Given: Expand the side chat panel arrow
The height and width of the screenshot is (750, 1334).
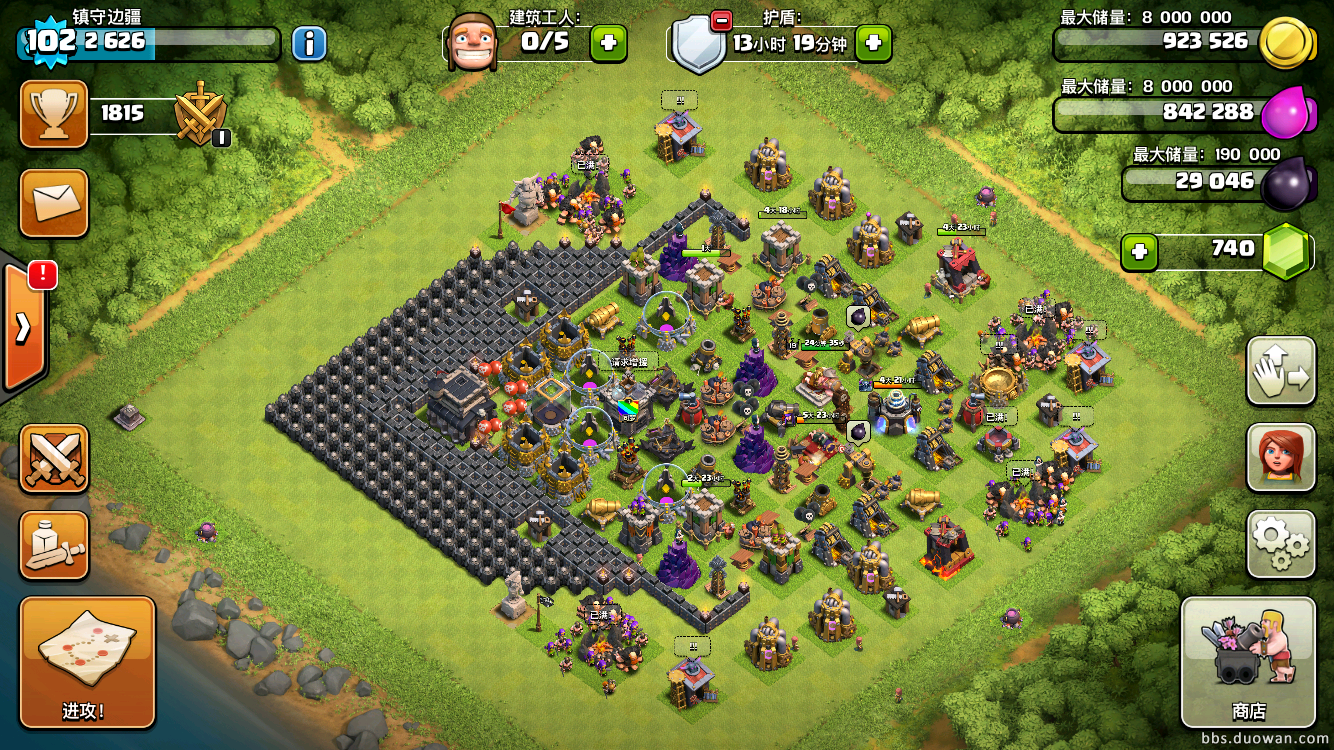Looking at the screenshot, I should [22, 327].
